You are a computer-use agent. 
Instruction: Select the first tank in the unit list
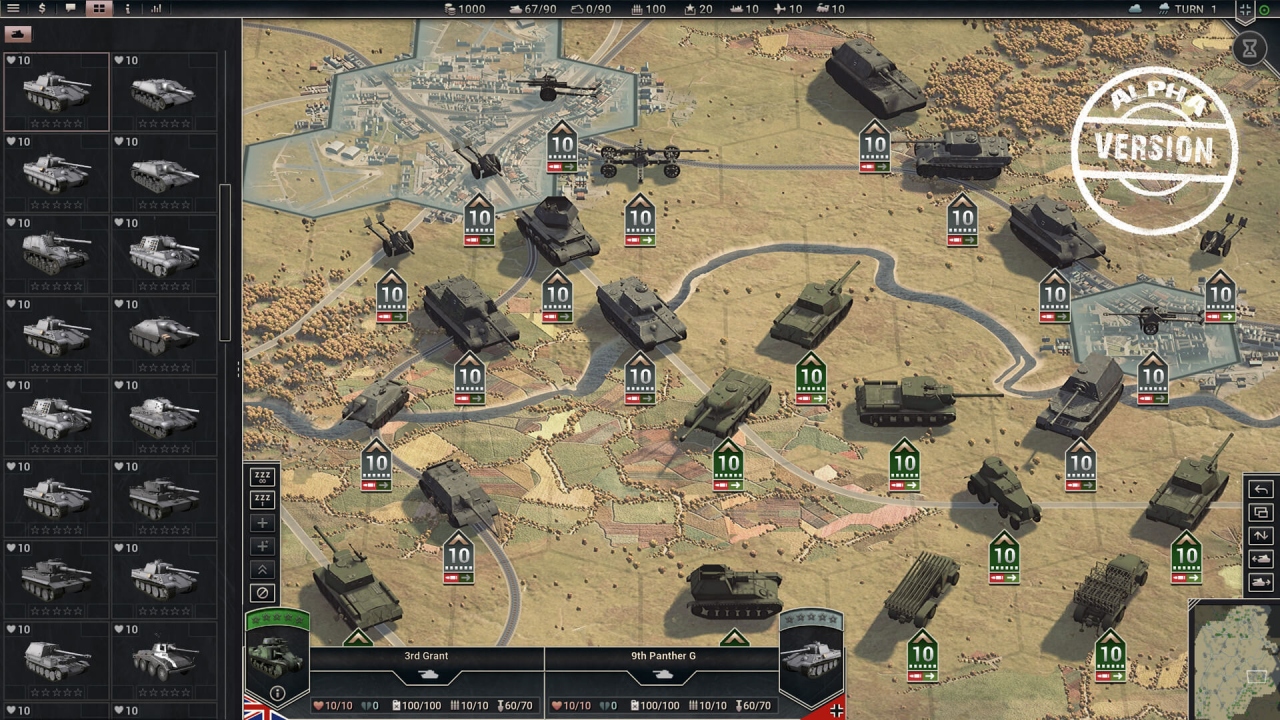coord(56,92)
